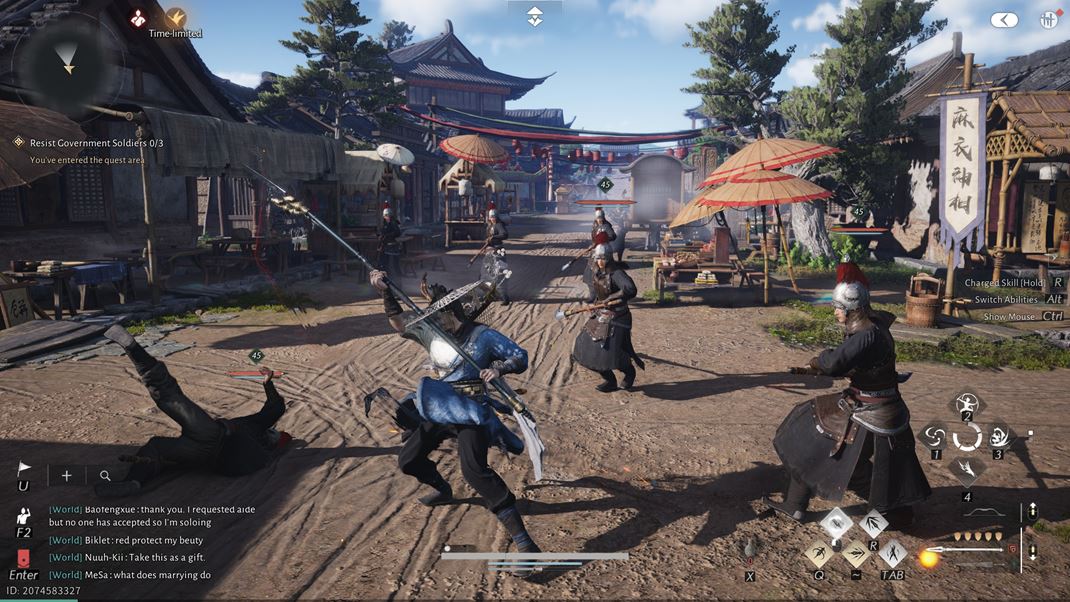Click the back-arrow pill button at top right
Viewport: 1070px width, 602px height.
click(1004, 20)
